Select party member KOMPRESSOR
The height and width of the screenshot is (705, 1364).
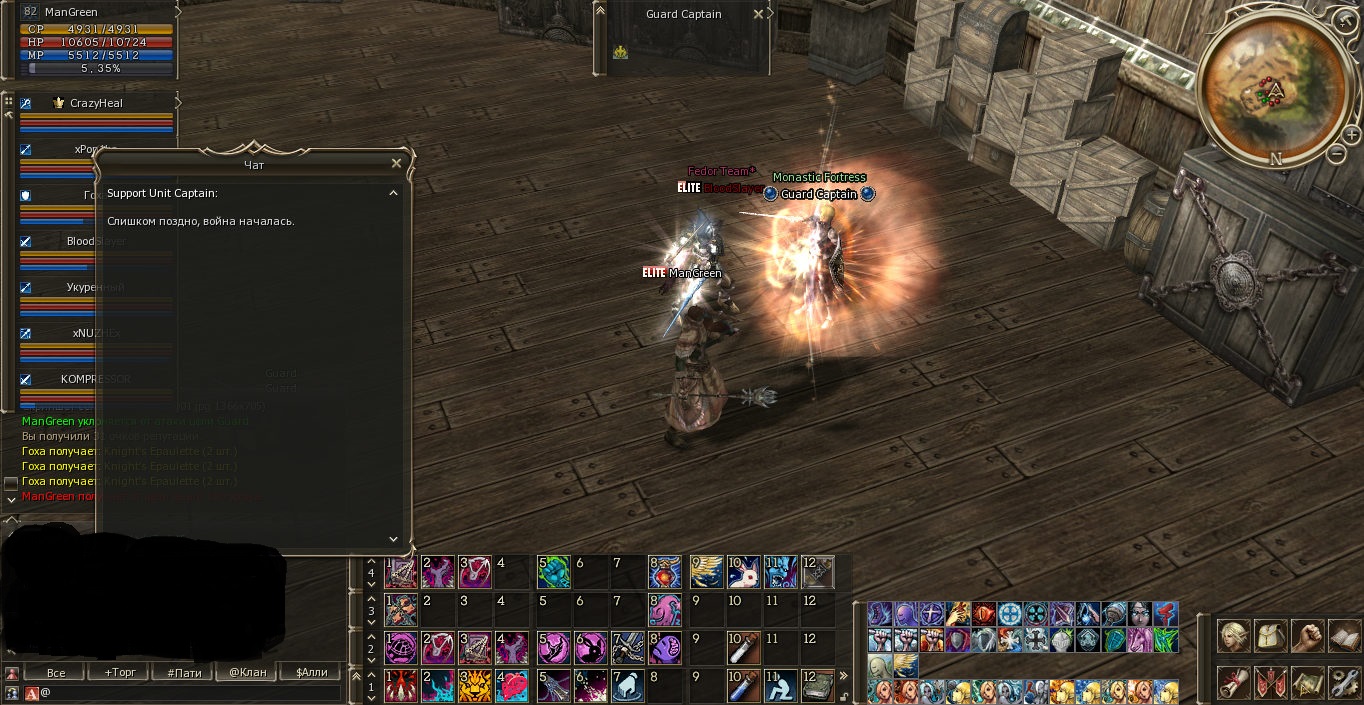[96, 379]
